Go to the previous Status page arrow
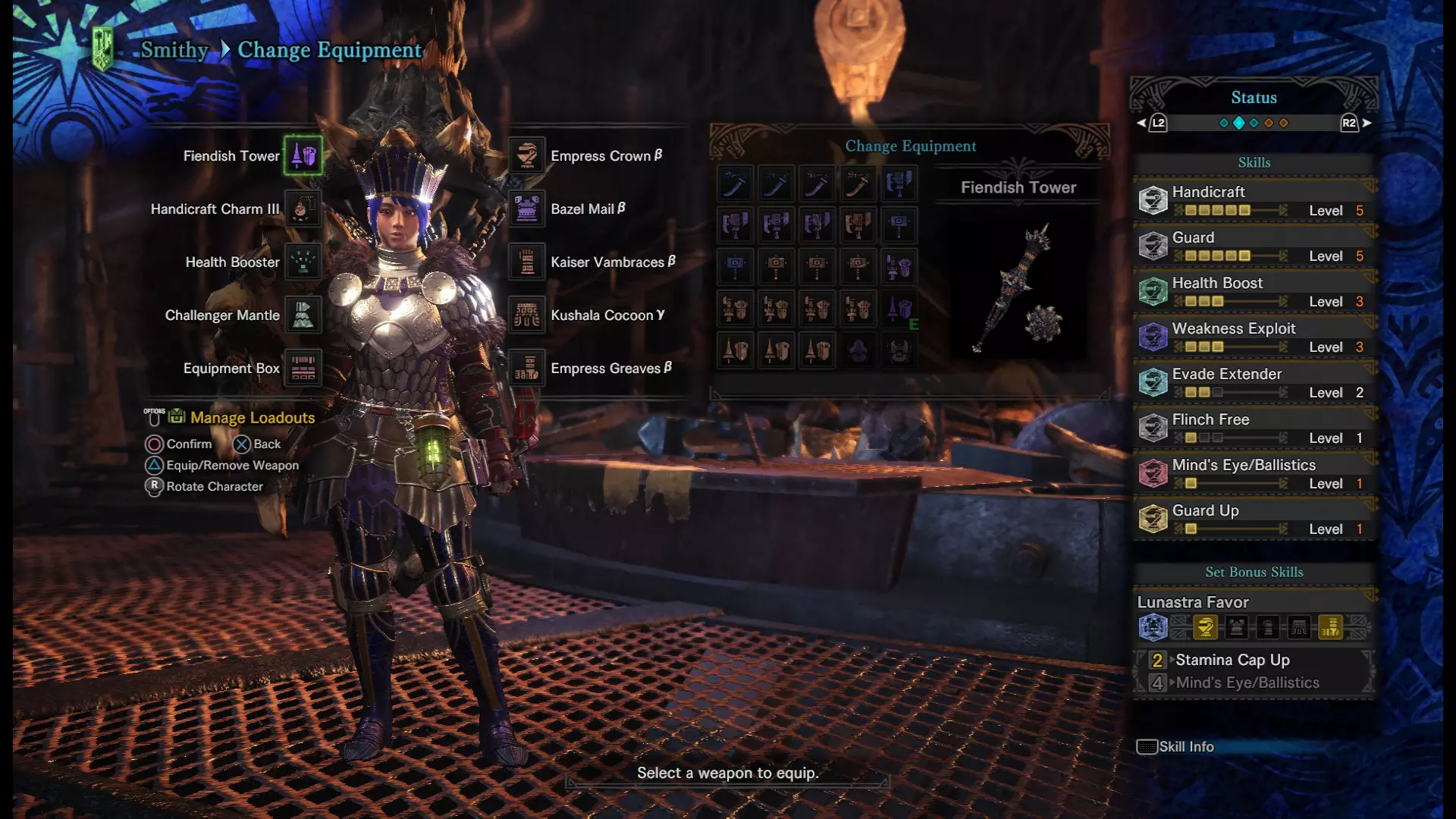This screenshot has height=819, width=1456. point(1142,123)
